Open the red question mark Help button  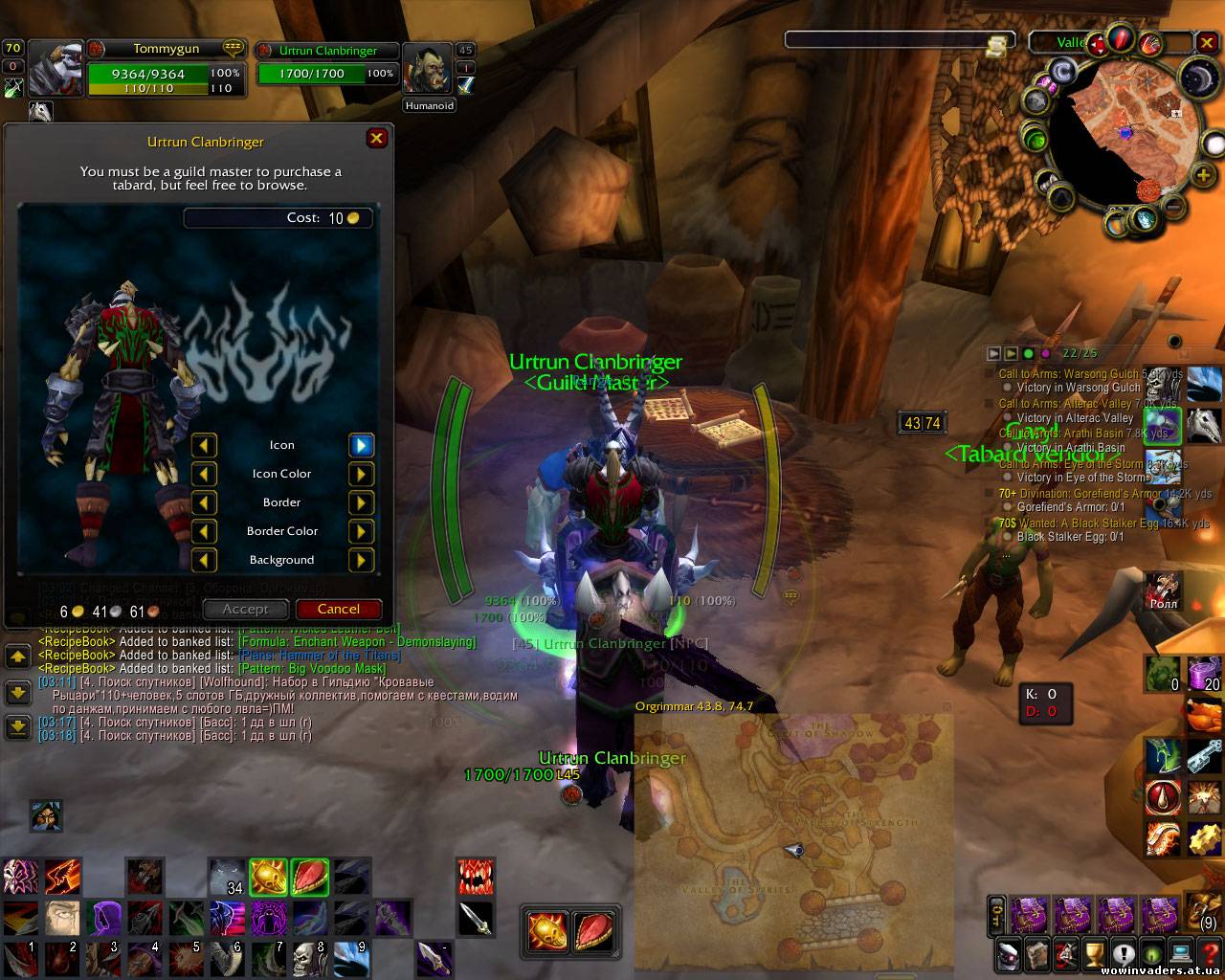1211,953
